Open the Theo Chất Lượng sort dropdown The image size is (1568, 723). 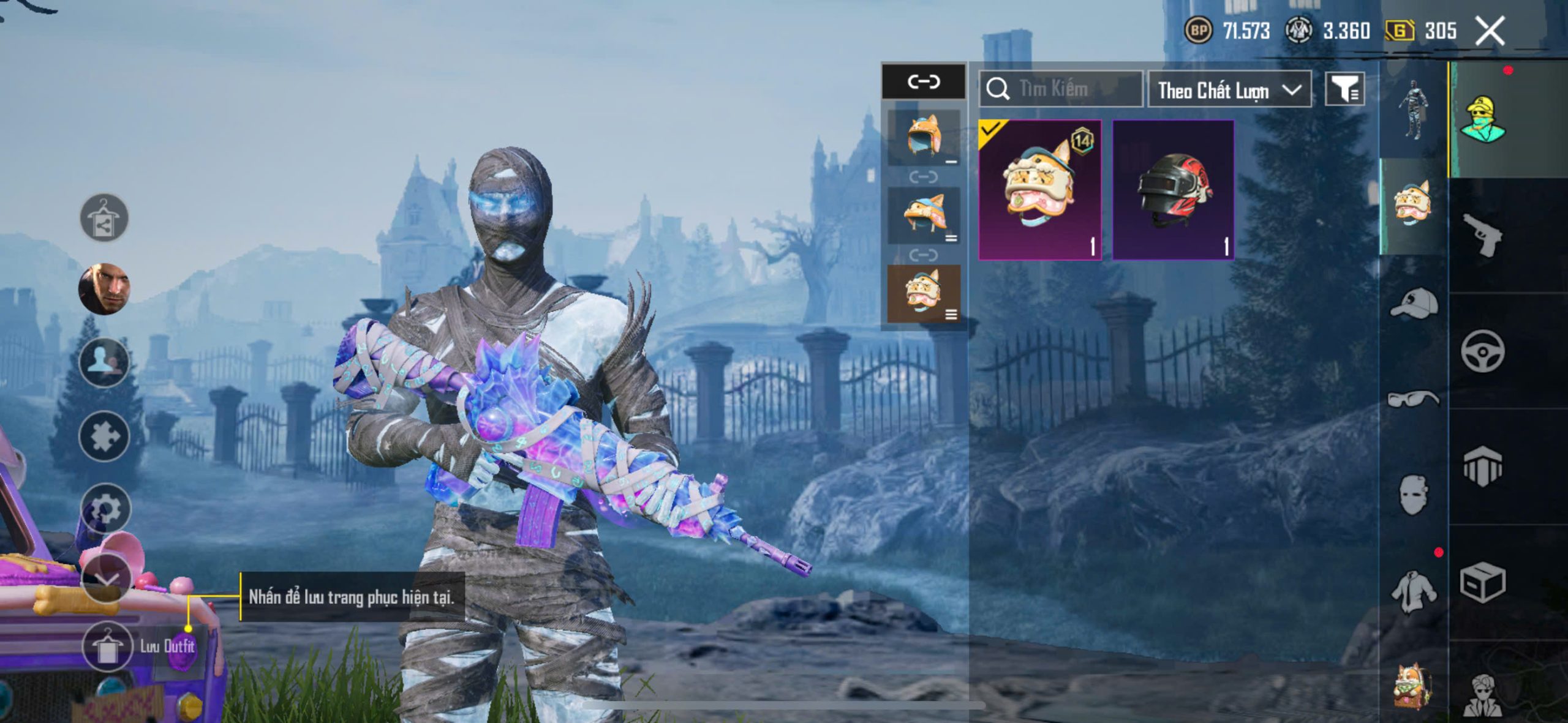[x=1229, y=91]
